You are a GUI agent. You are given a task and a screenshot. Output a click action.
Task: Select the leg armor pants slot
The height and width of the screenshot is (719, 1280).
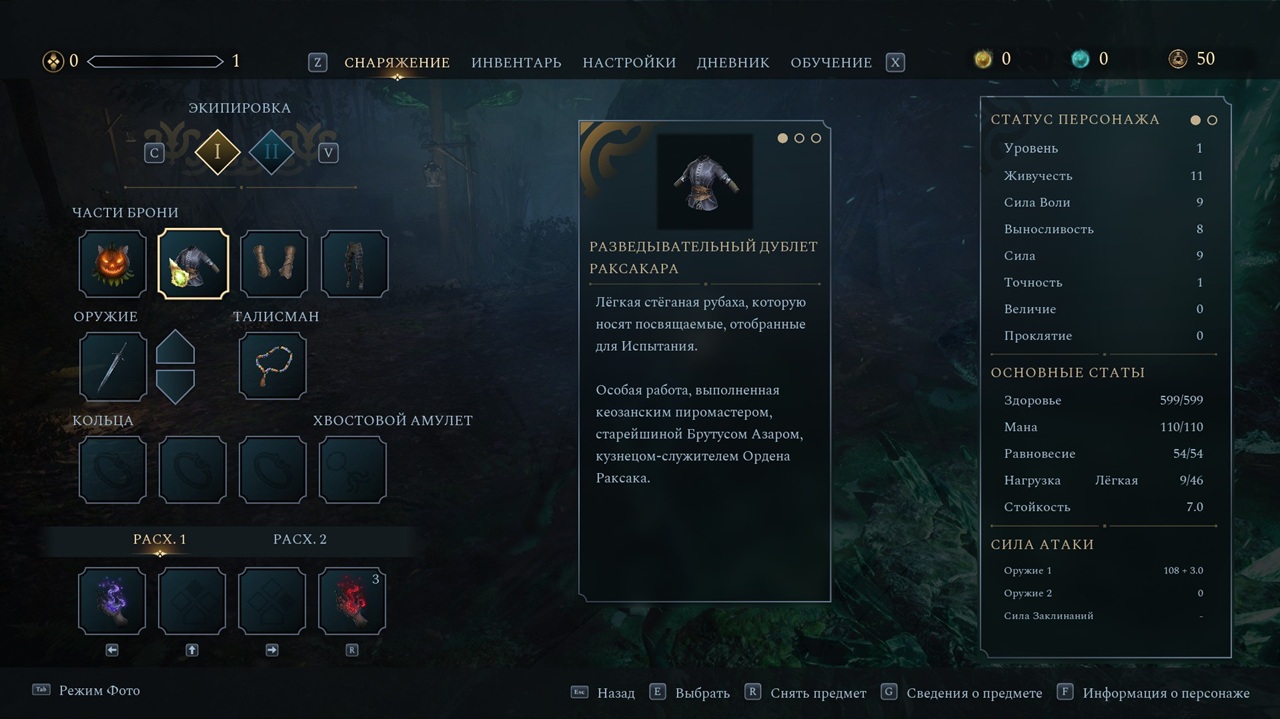(354, 264)
